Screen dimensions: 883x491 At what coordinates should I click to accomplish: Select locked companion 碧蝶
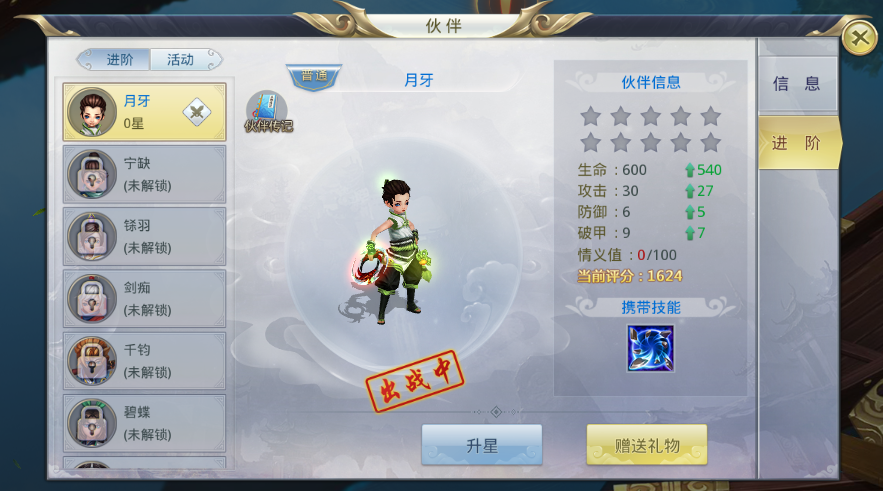coord(144,423)
